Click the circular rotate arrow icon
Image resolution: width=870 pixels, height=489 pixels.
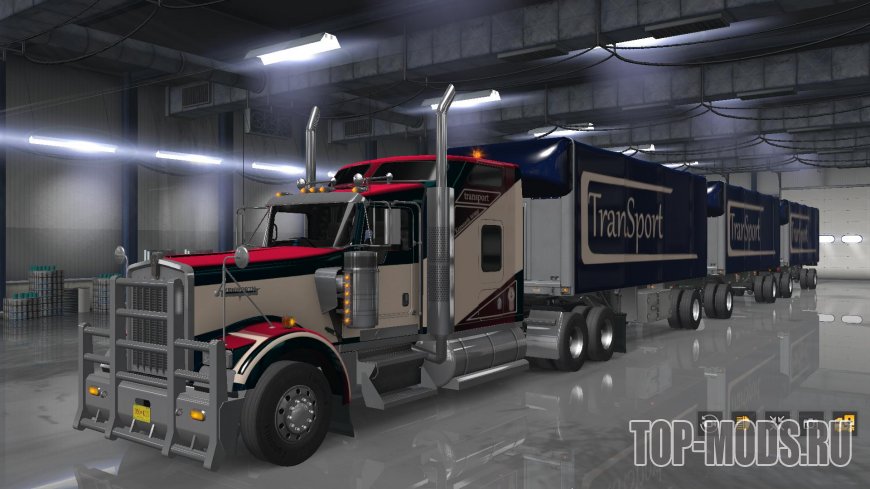[x=709, y=421]
